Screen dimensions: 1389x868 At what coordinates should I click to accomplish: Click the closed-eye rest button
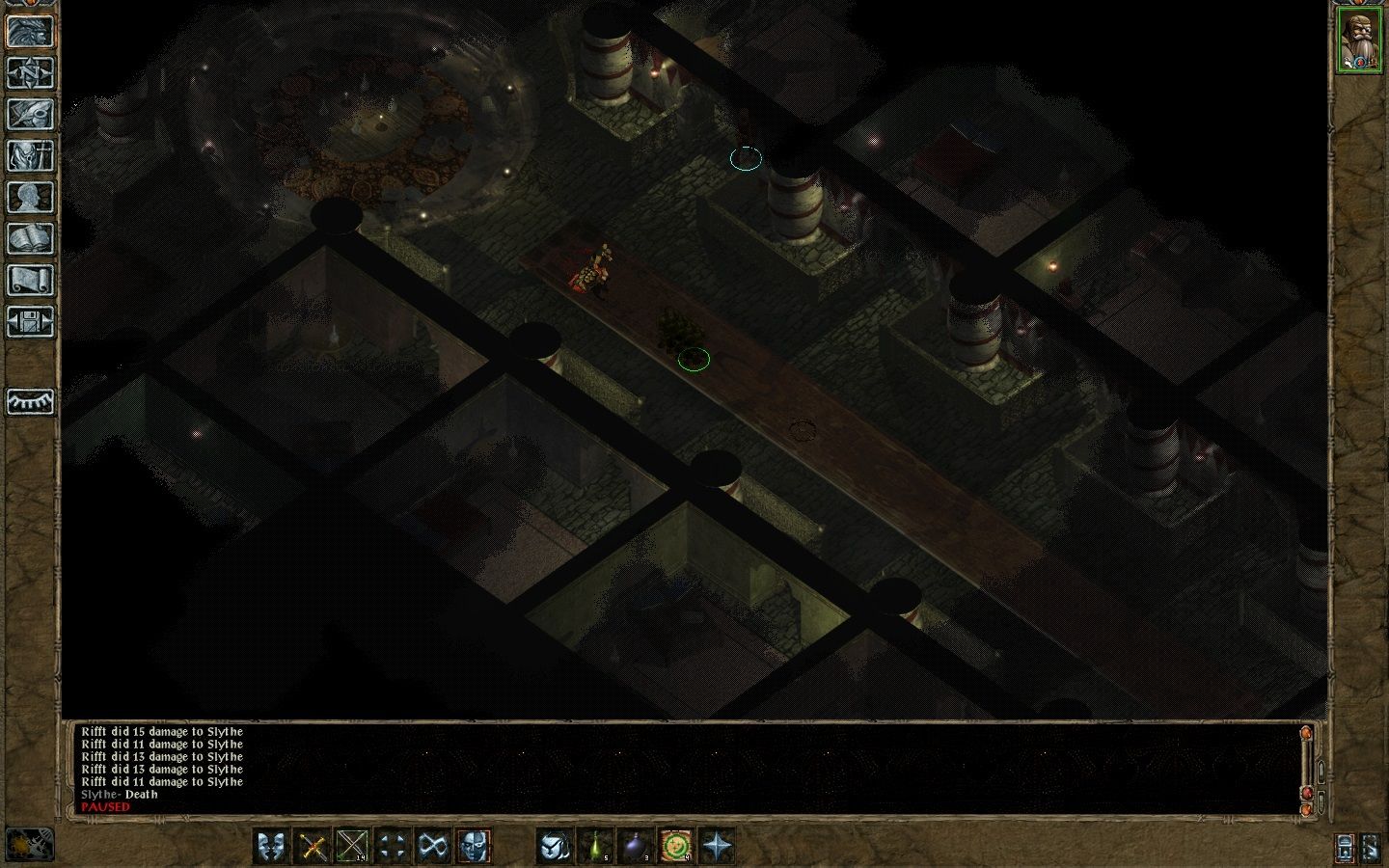(x=30, y=400)
